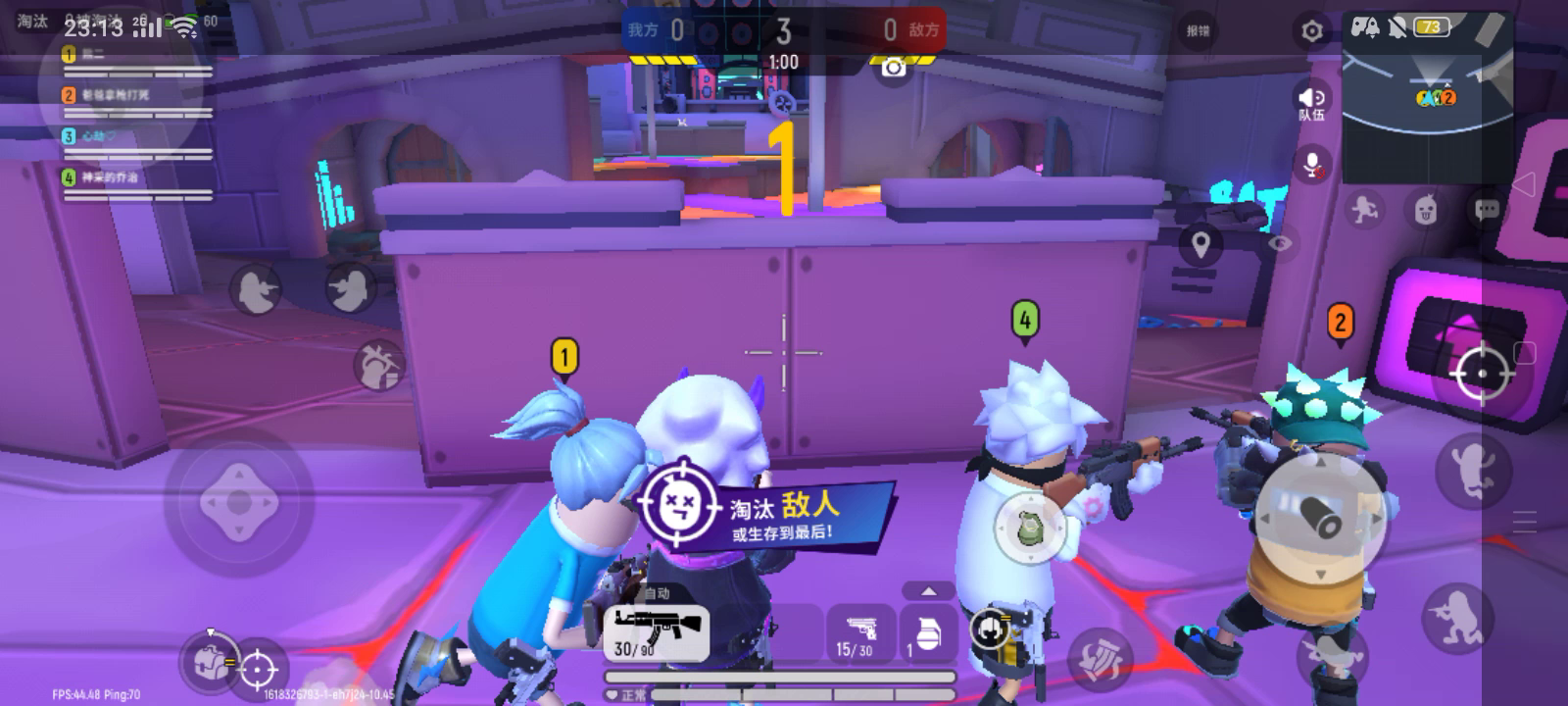Open the backpack
The height and width of the screenshot is (706, 1568).
208,660
